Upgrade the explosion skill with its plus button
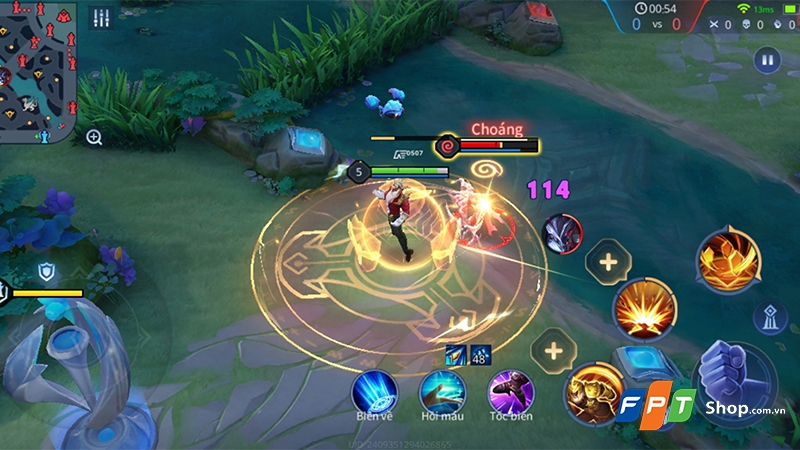 608,263
